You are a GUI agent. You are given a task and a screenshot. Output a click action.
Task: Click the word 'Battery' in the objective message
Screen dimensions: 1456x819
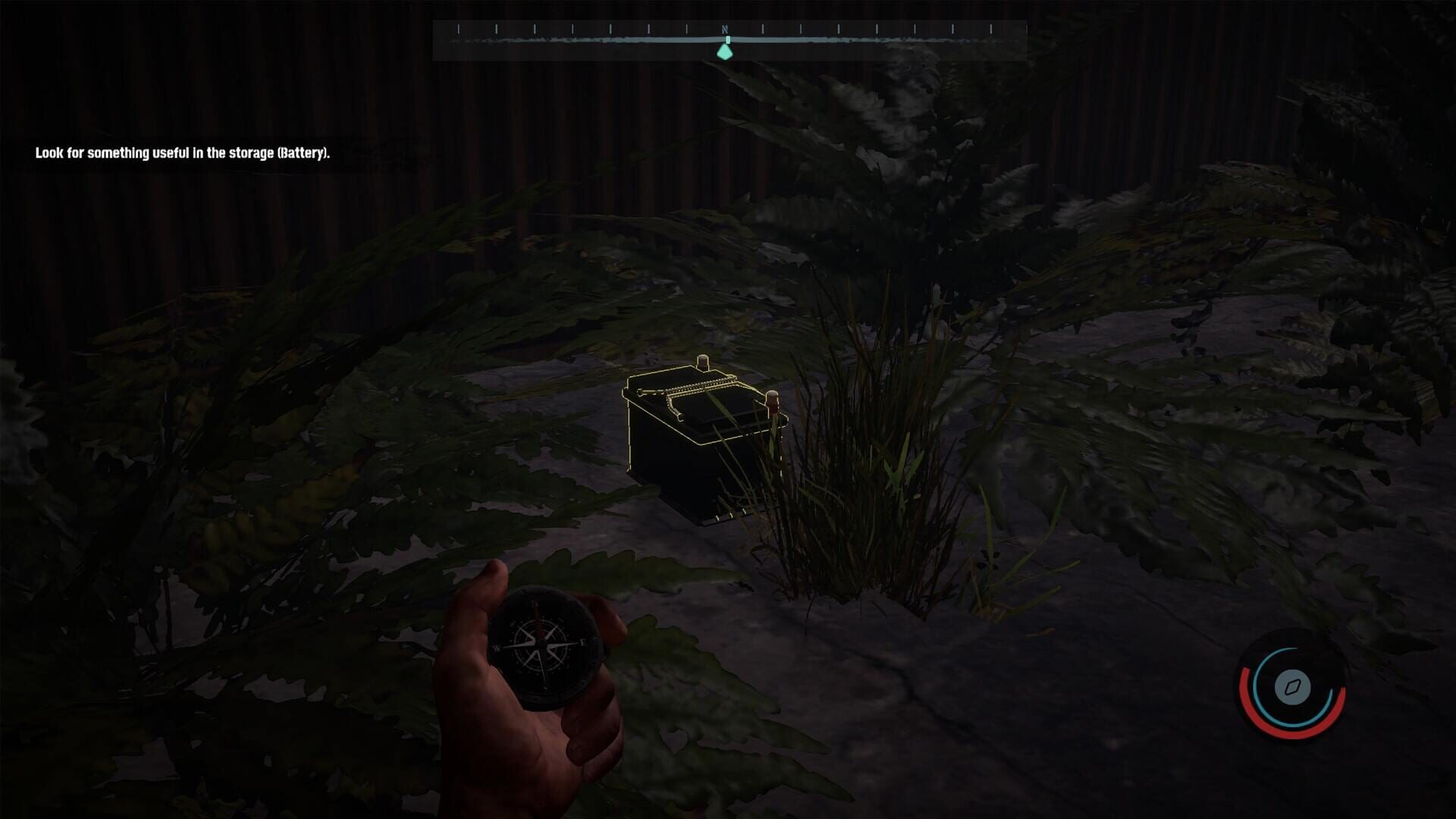tap(303, 152)
